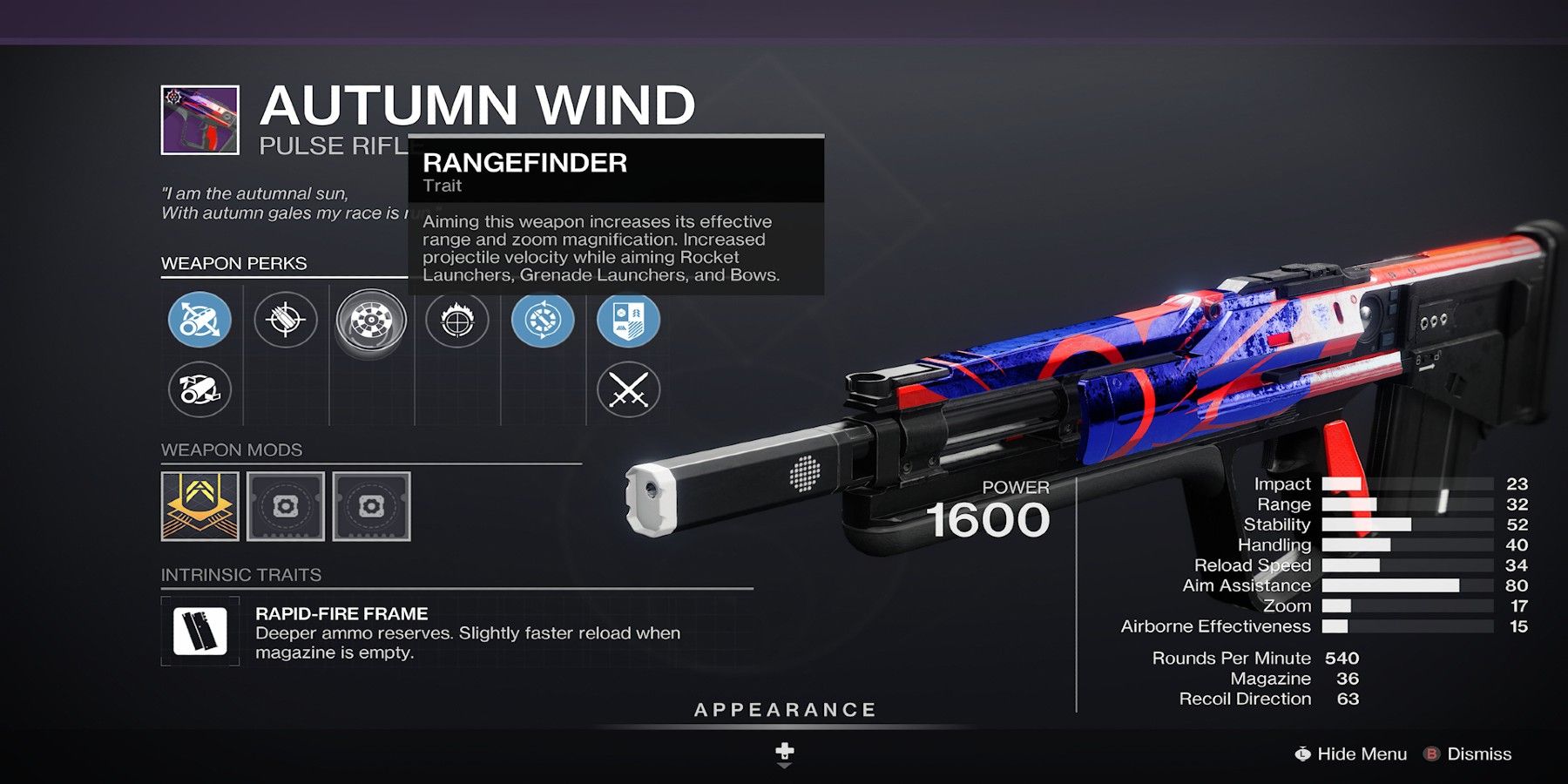Click the Rapid-Fire Frame intrinsic trait icon
Image resolution: width=1568 pixels, height=784 pixels.
tap(200, 629)
